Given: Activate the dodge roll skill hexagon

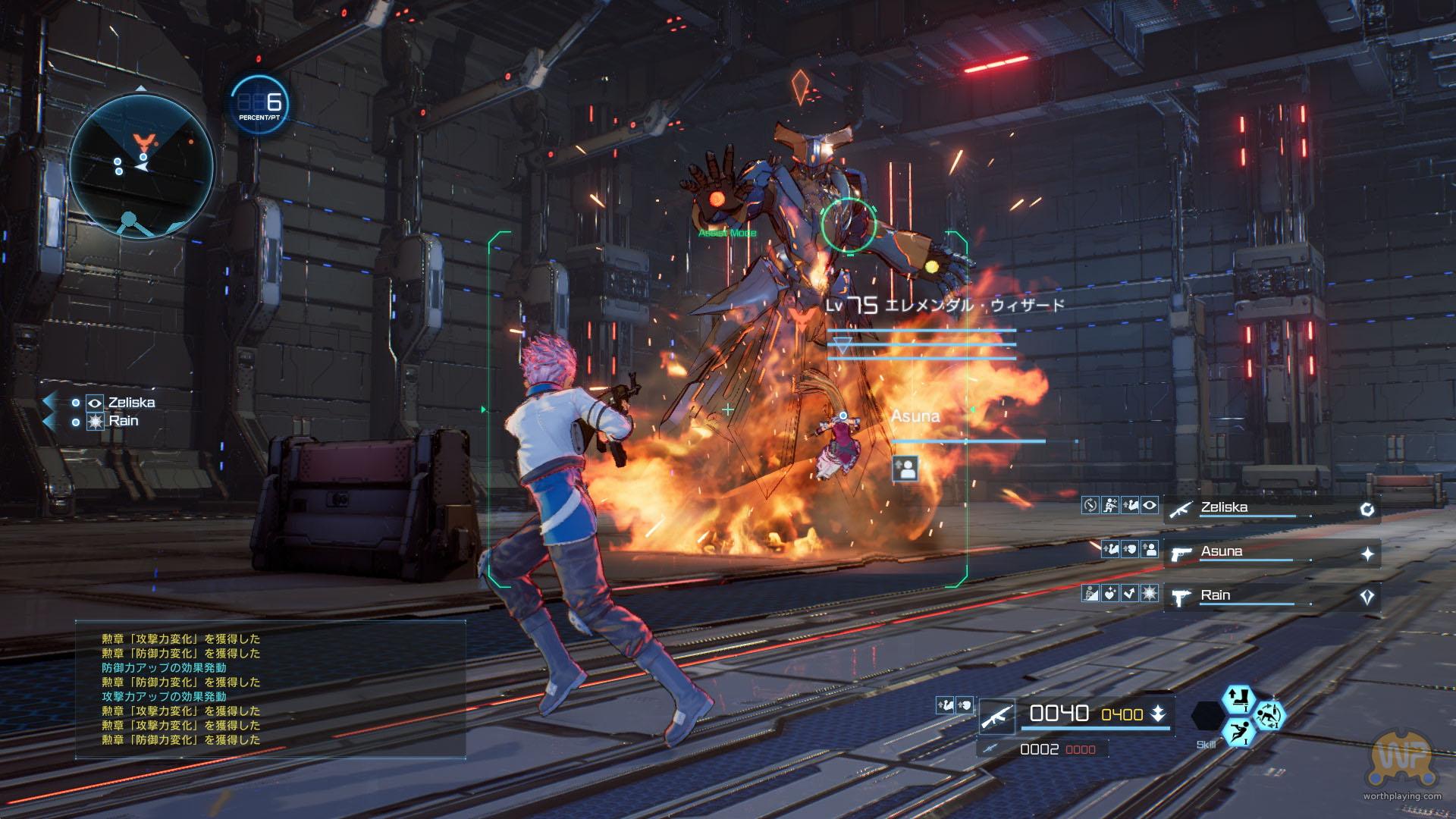Looking at the screenshot, I should (x=1268, y=714).
